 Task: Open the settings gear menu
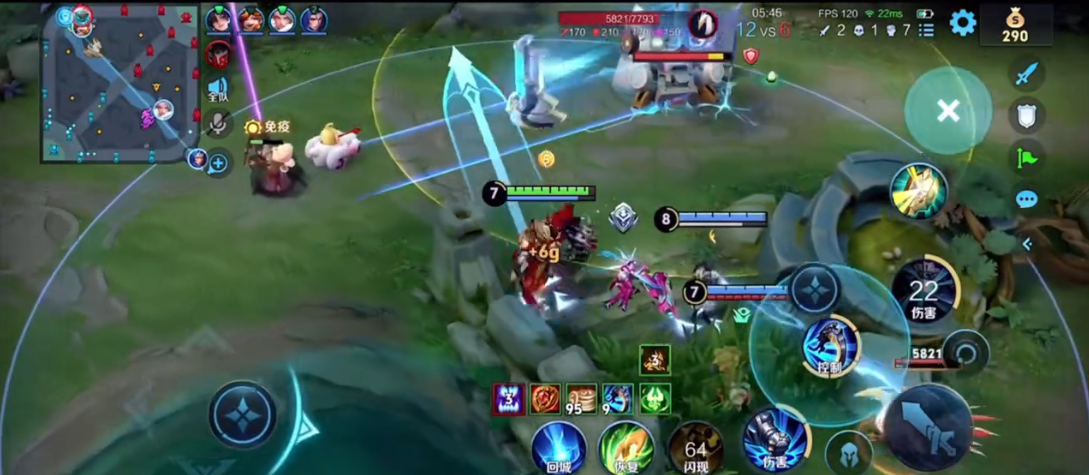point(962,23)
